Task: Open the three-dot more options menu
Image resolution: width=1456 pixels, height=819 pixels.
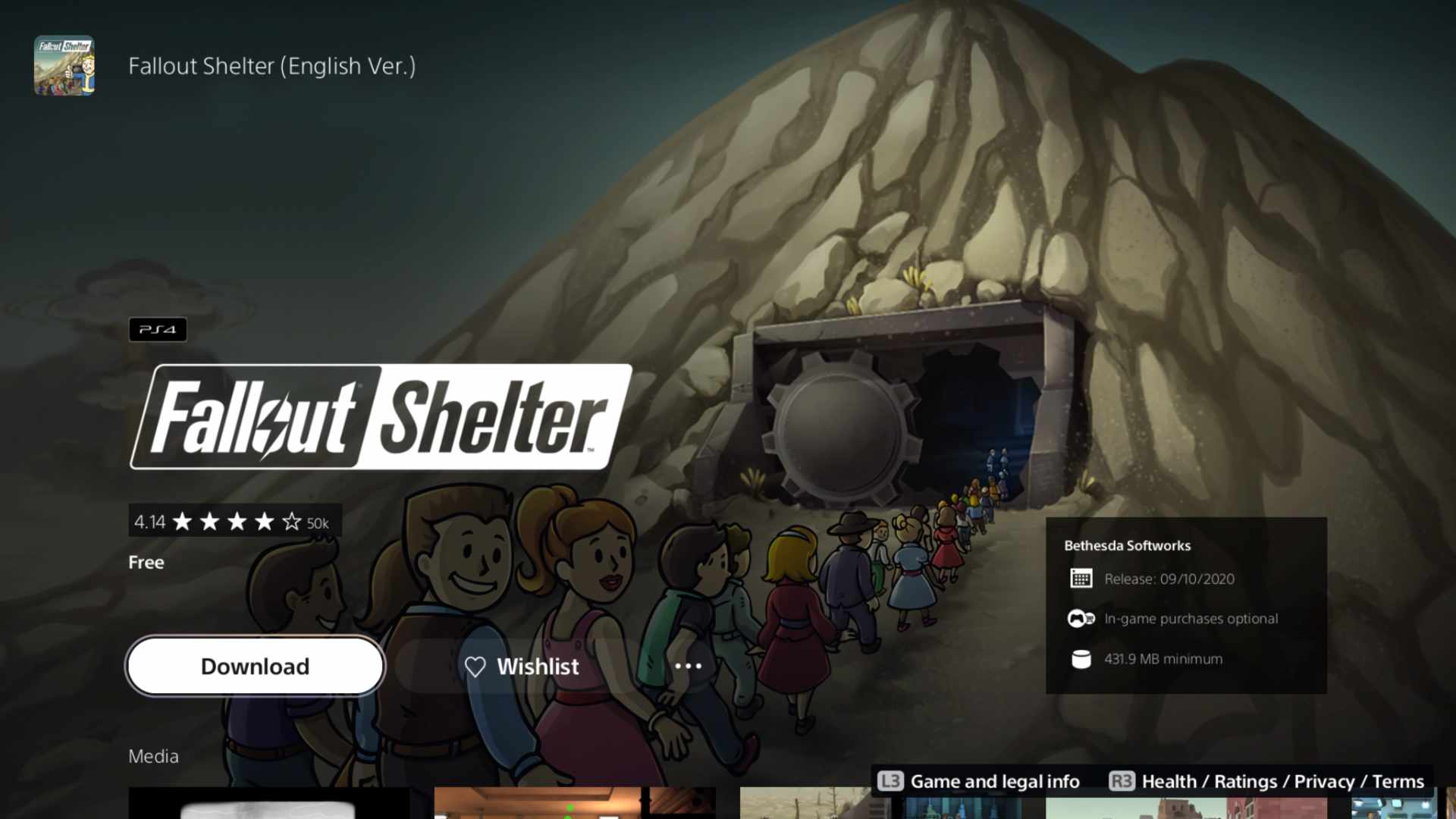Action: [x=688, y=667]
